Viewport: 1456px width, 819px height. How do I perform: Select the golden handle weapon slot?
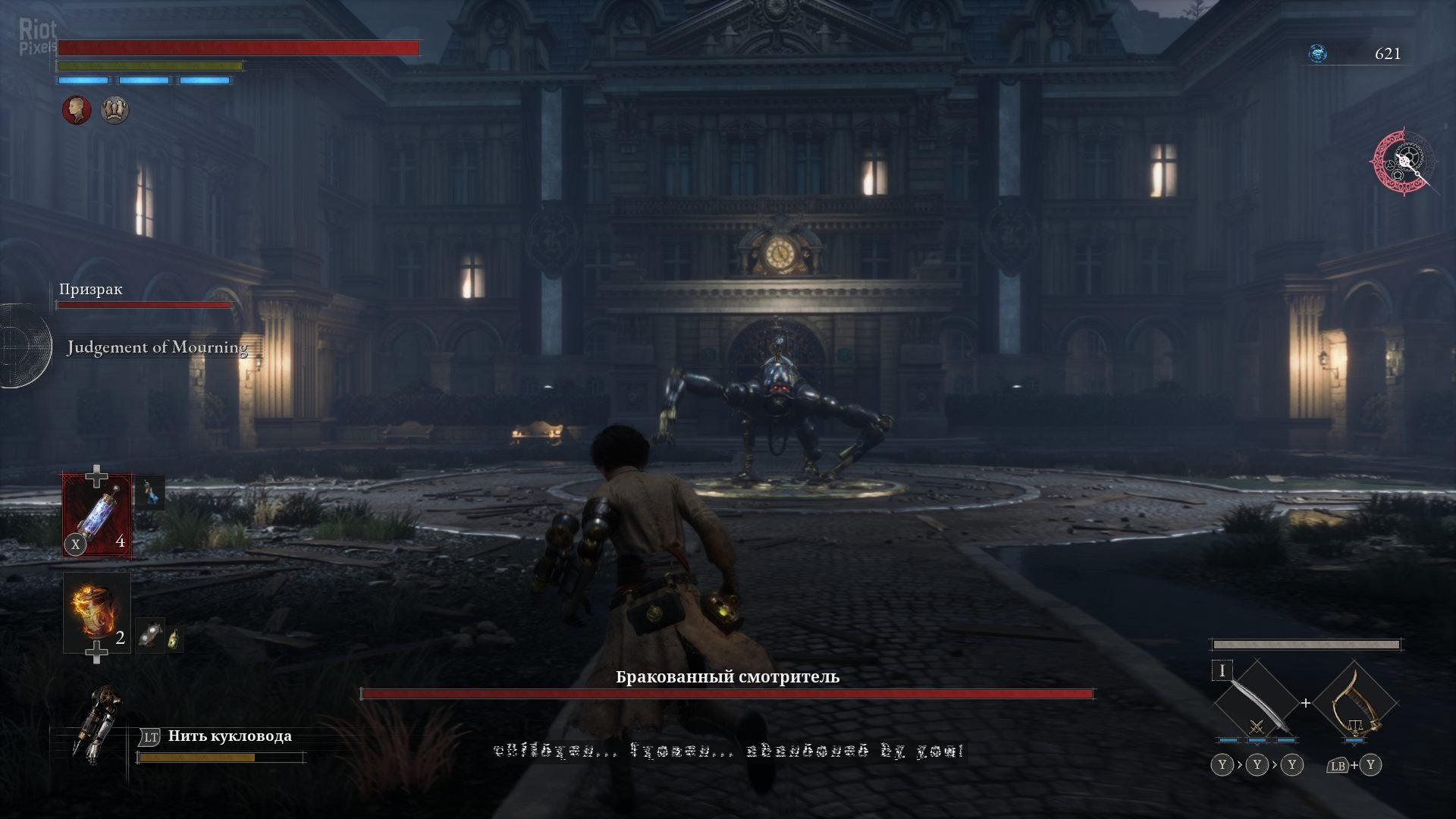(x=1355, y=703)
